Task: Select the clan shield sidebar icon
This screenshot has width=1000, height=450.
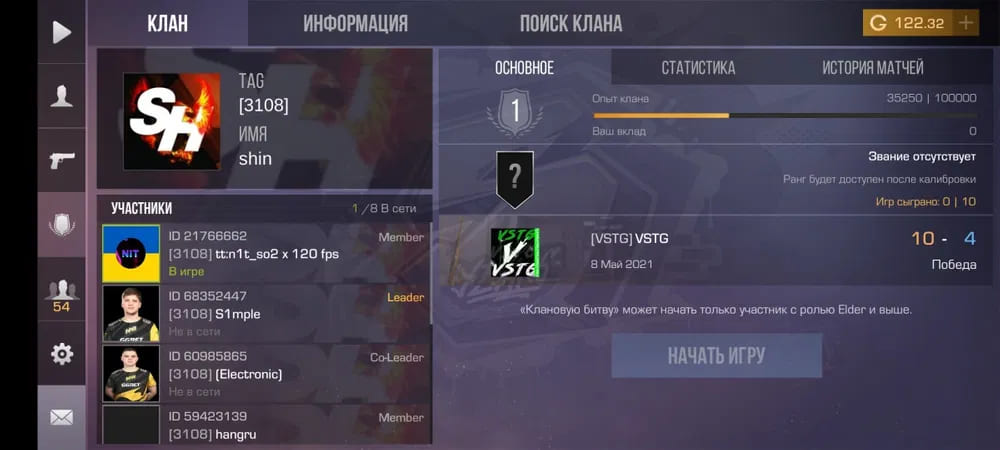Action: [x=62, y=225]
